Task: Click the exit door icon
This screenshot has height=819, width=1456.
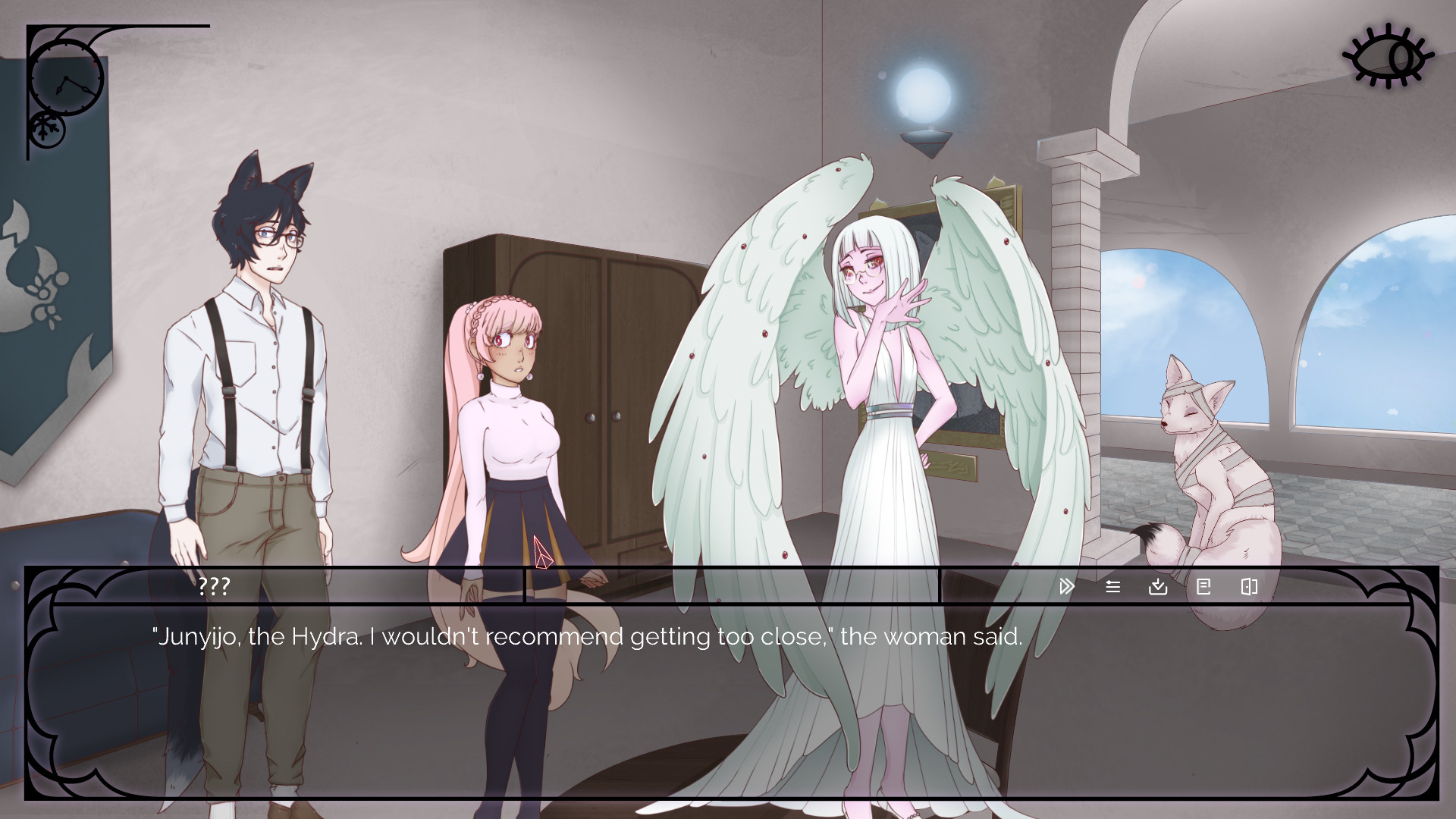Action: tap(1249, 586)
